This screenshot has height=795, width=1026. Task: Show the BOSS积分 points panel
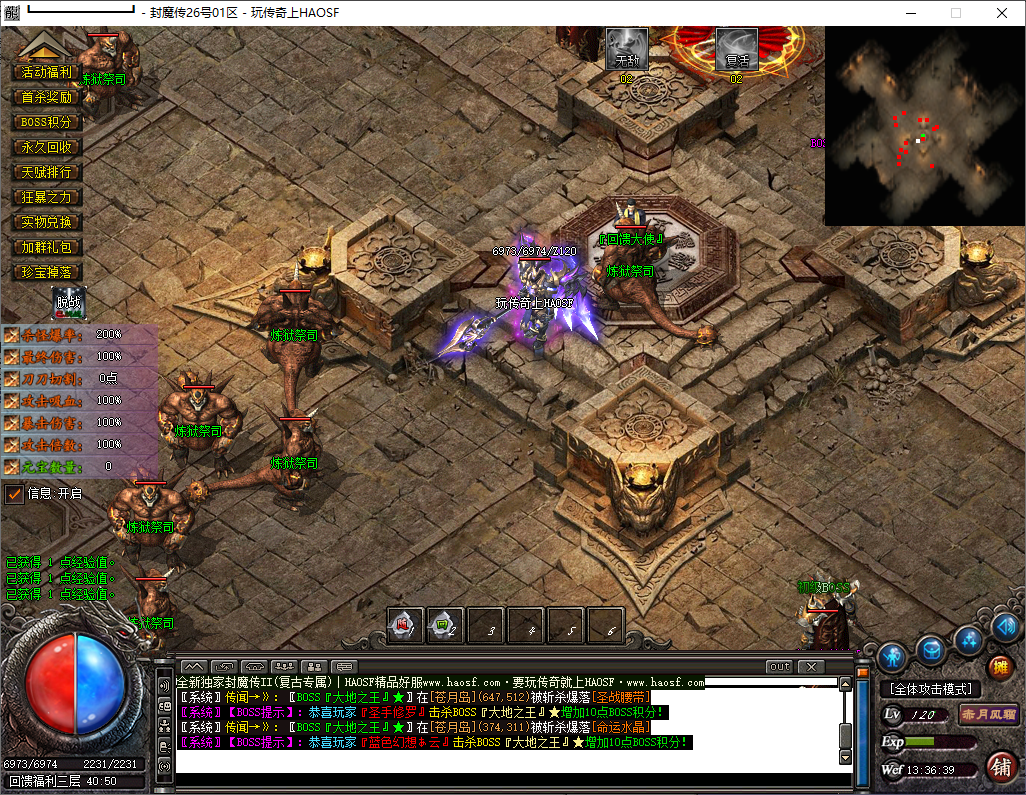47,122
